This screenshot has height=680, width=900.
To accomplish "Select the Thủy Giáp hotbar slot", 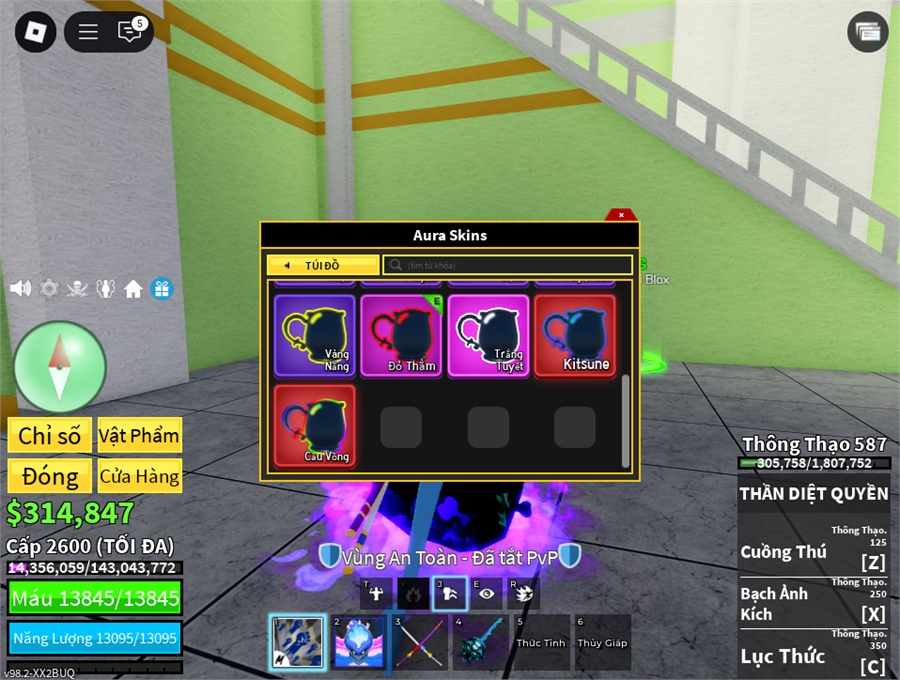I will (602, 642).
